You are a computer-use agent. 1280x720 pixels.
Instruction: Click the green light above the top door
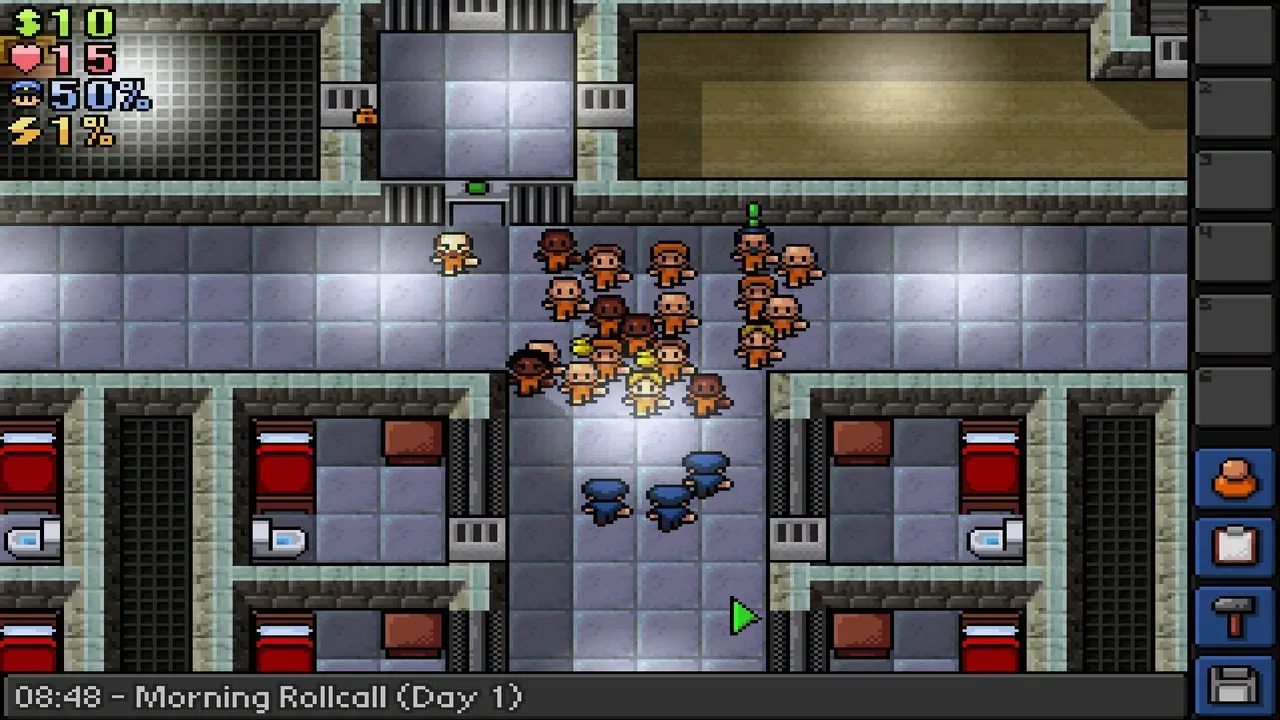[x=477, y=187]
